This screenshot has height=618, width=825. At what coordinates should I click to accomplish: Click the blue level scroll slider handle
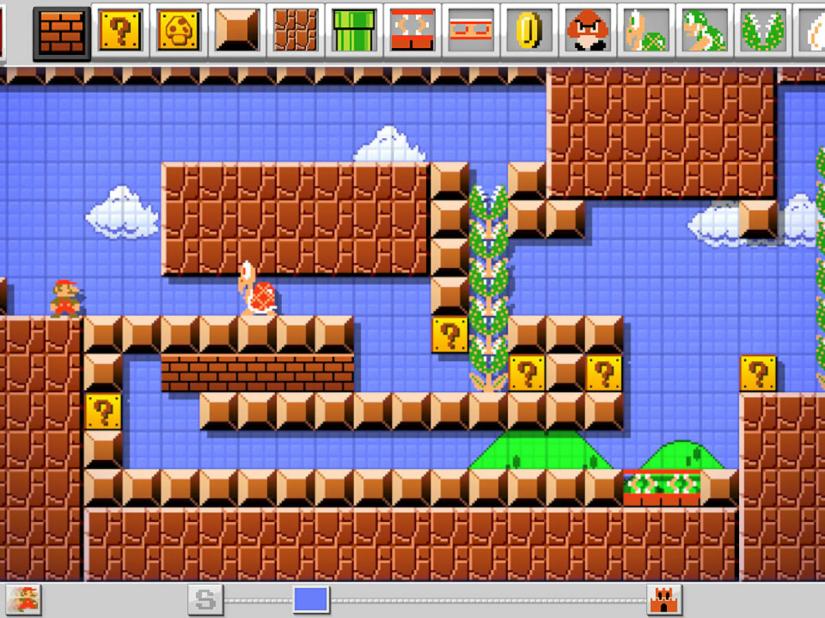click(x=311, y=600)
